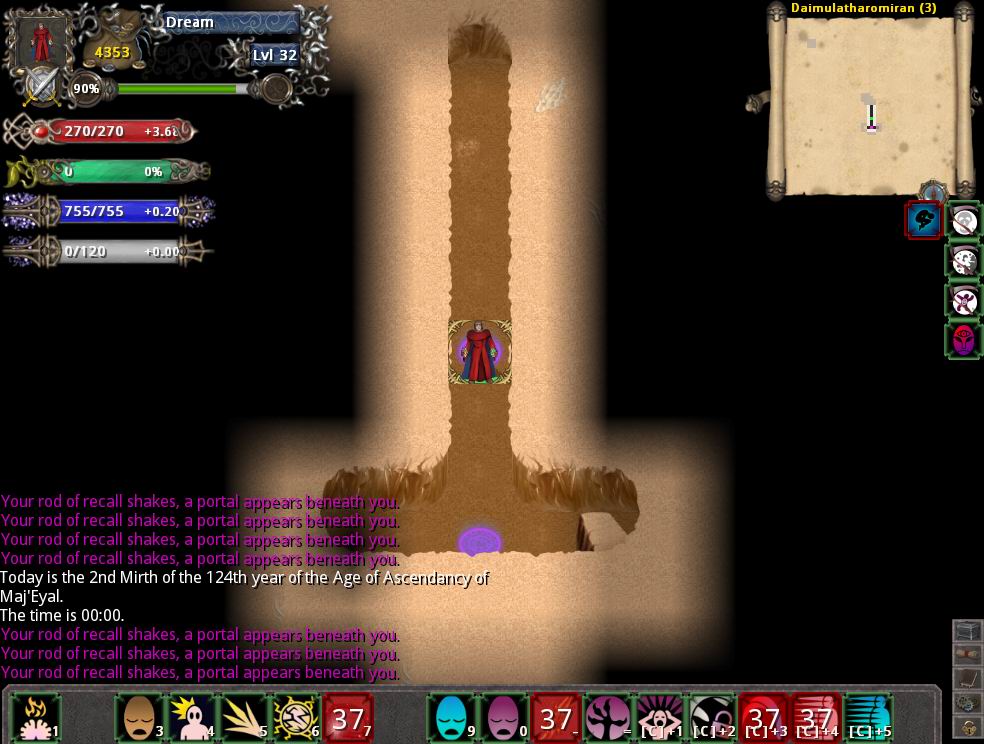Trigger the yellow spike blast talent, slot 5
This screenshot has height=744, width=984.
(x=245, y=718)
